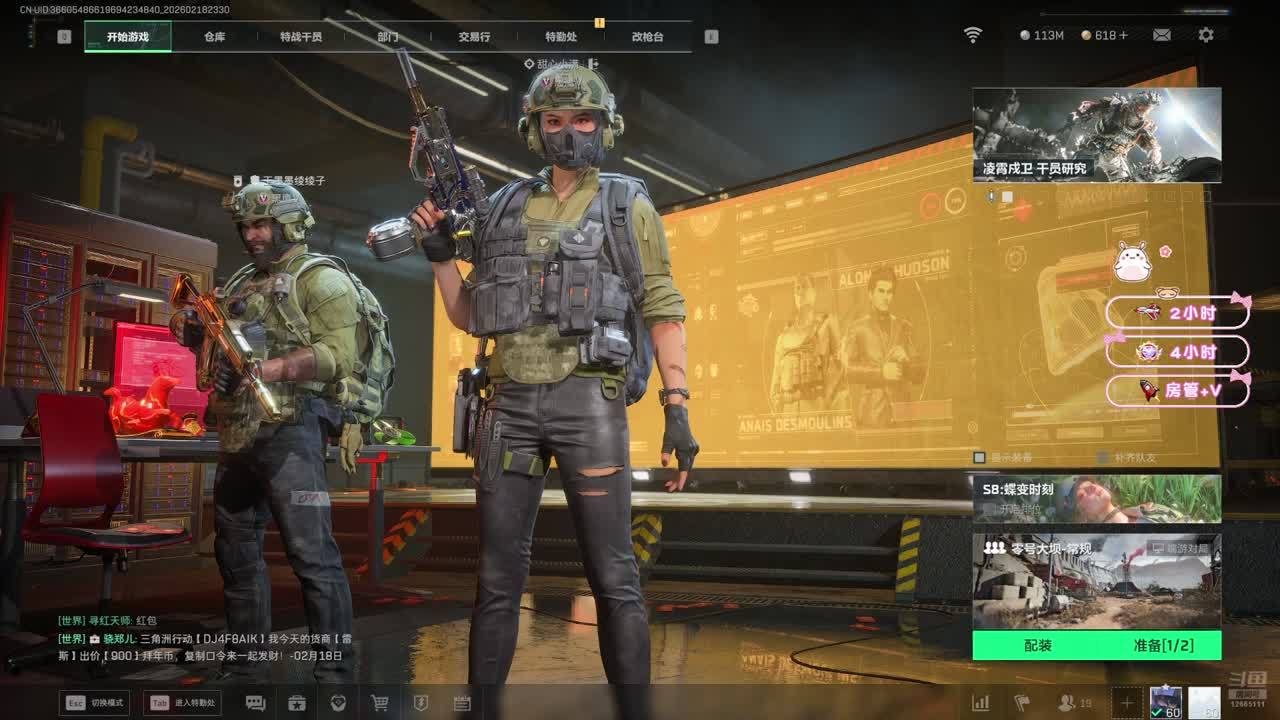Image resolution: width=1280 pixels, height=720 pixels.
Task: Open the 特战干员 operators tab
Action: coord(301,37)
